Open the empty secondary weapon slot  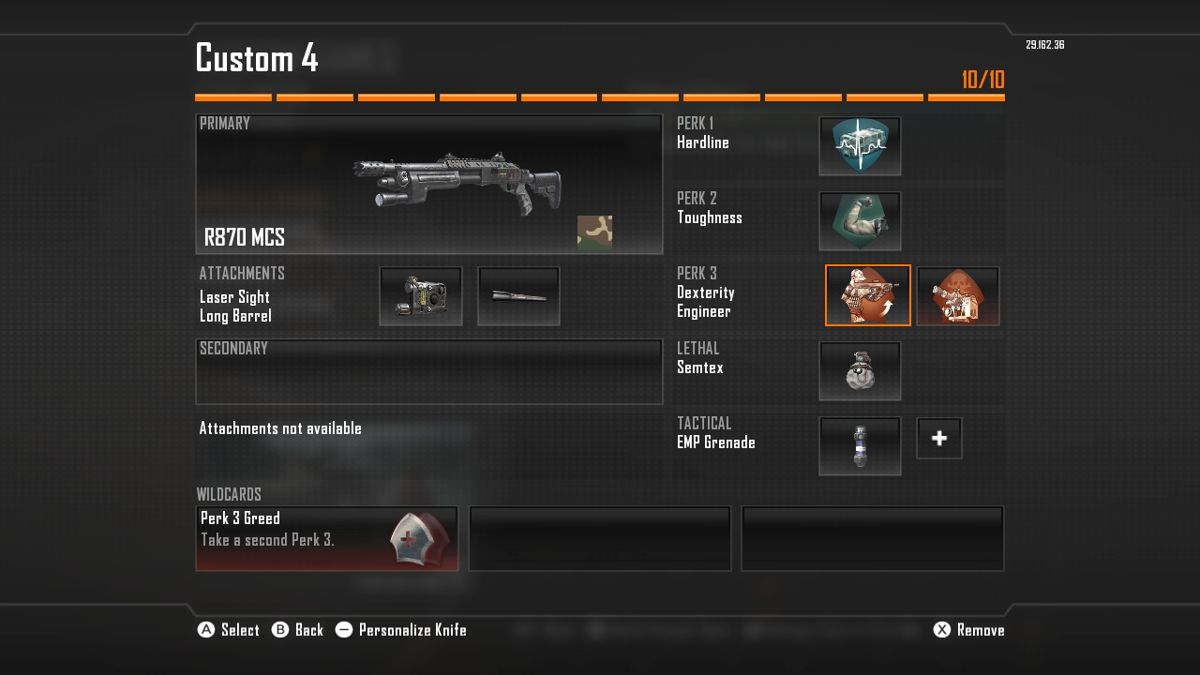coord(428,371)
